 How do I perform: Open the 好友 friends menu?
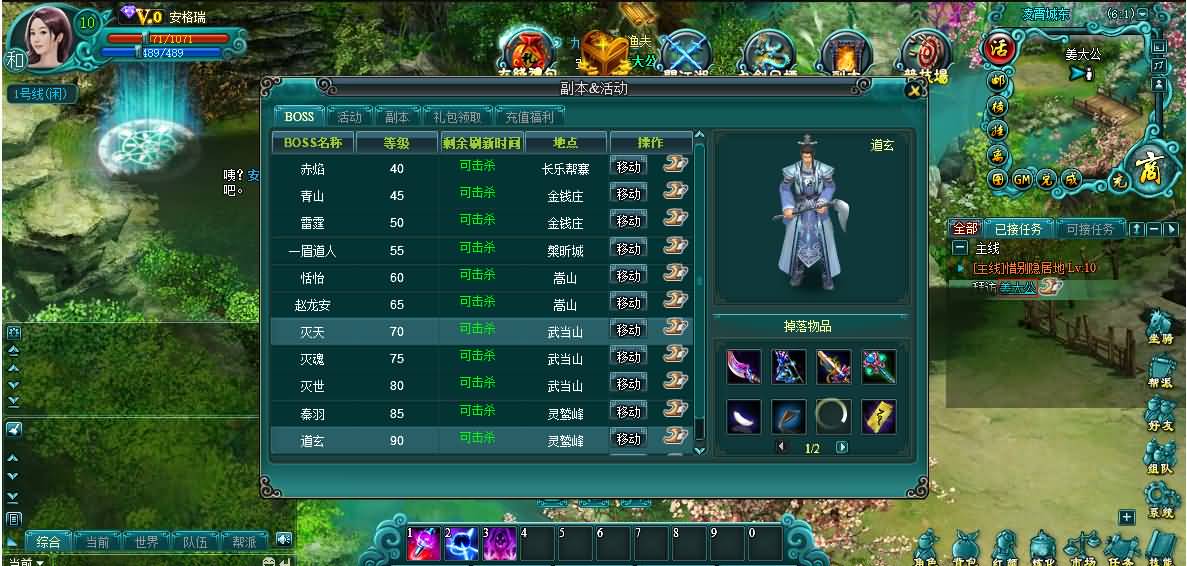(x=1159, y=414)
